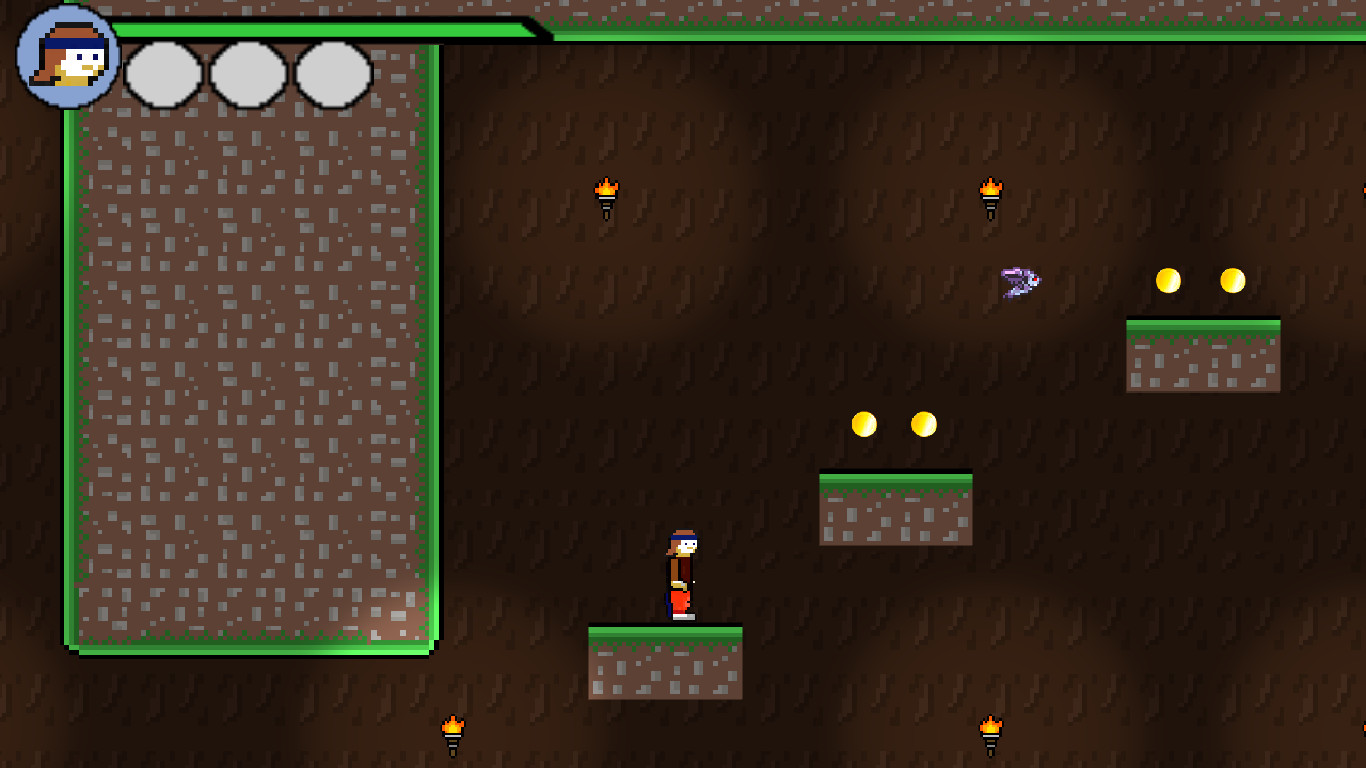This screenshot has width=1366, height=768.
Task: Click the top-right floating platform
Action: (1203, 355)
